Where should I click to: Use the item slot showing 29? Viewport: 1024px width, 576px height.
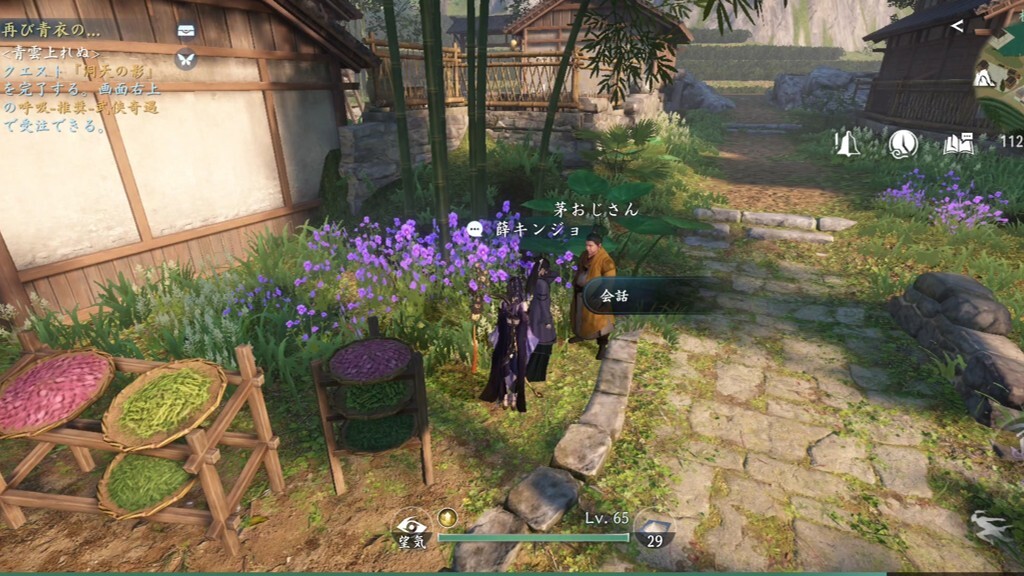(x=652, y=531)
